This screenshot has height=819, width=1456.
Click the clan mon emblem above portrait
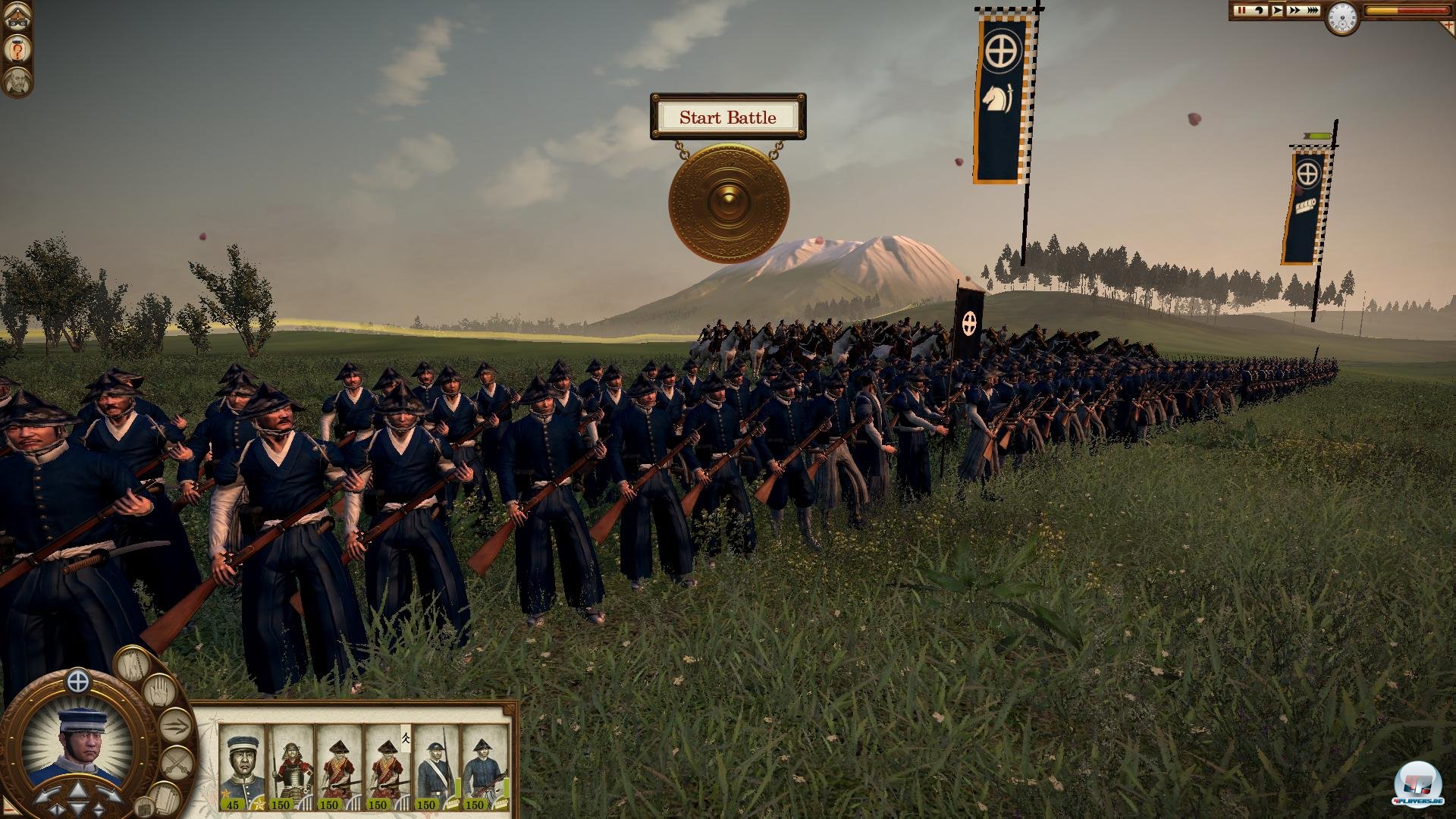[x=78, y=681]
